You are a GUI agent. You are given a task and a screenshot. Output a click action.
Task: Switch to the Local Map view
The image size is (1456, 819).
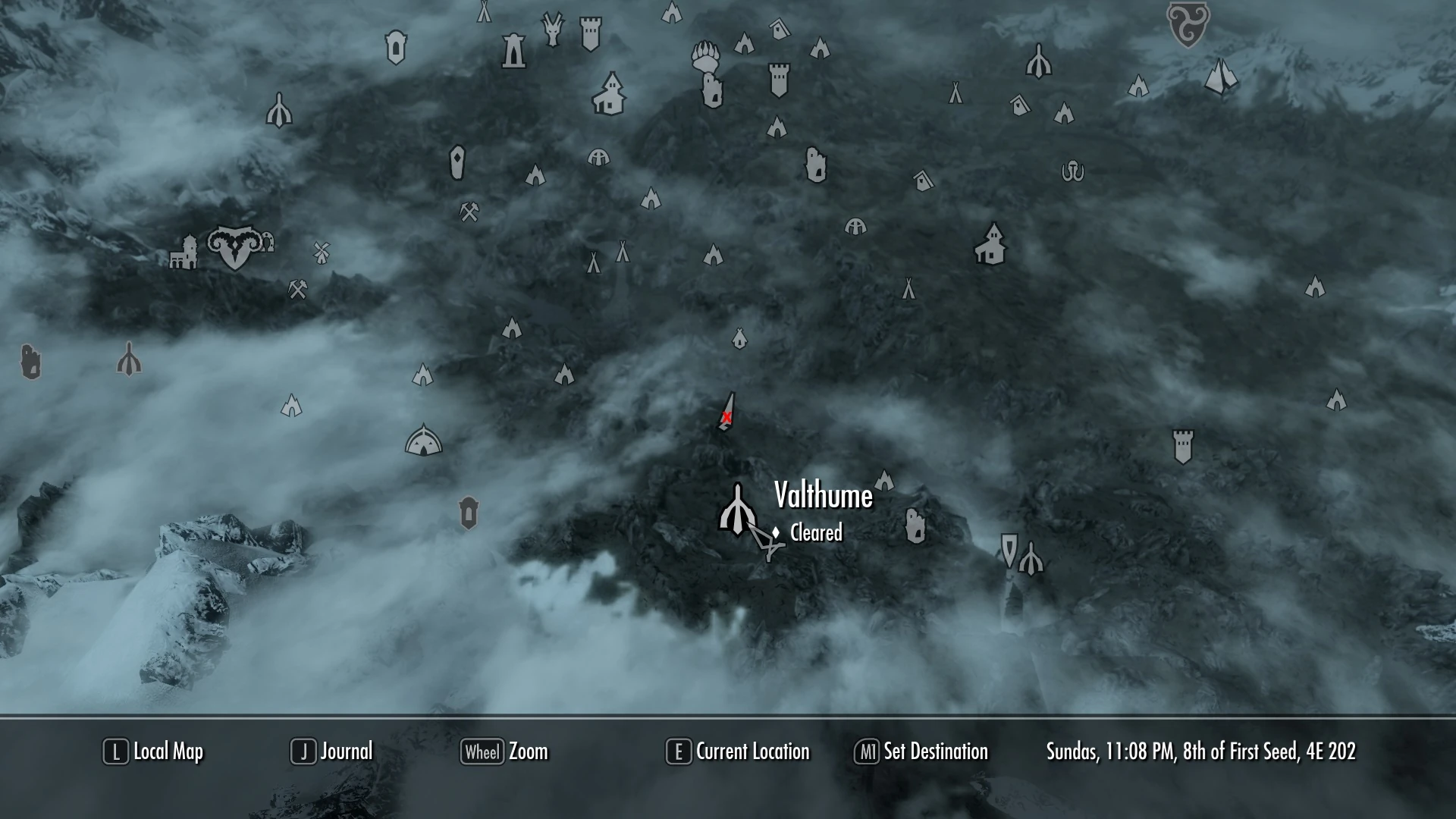(152, 752)
